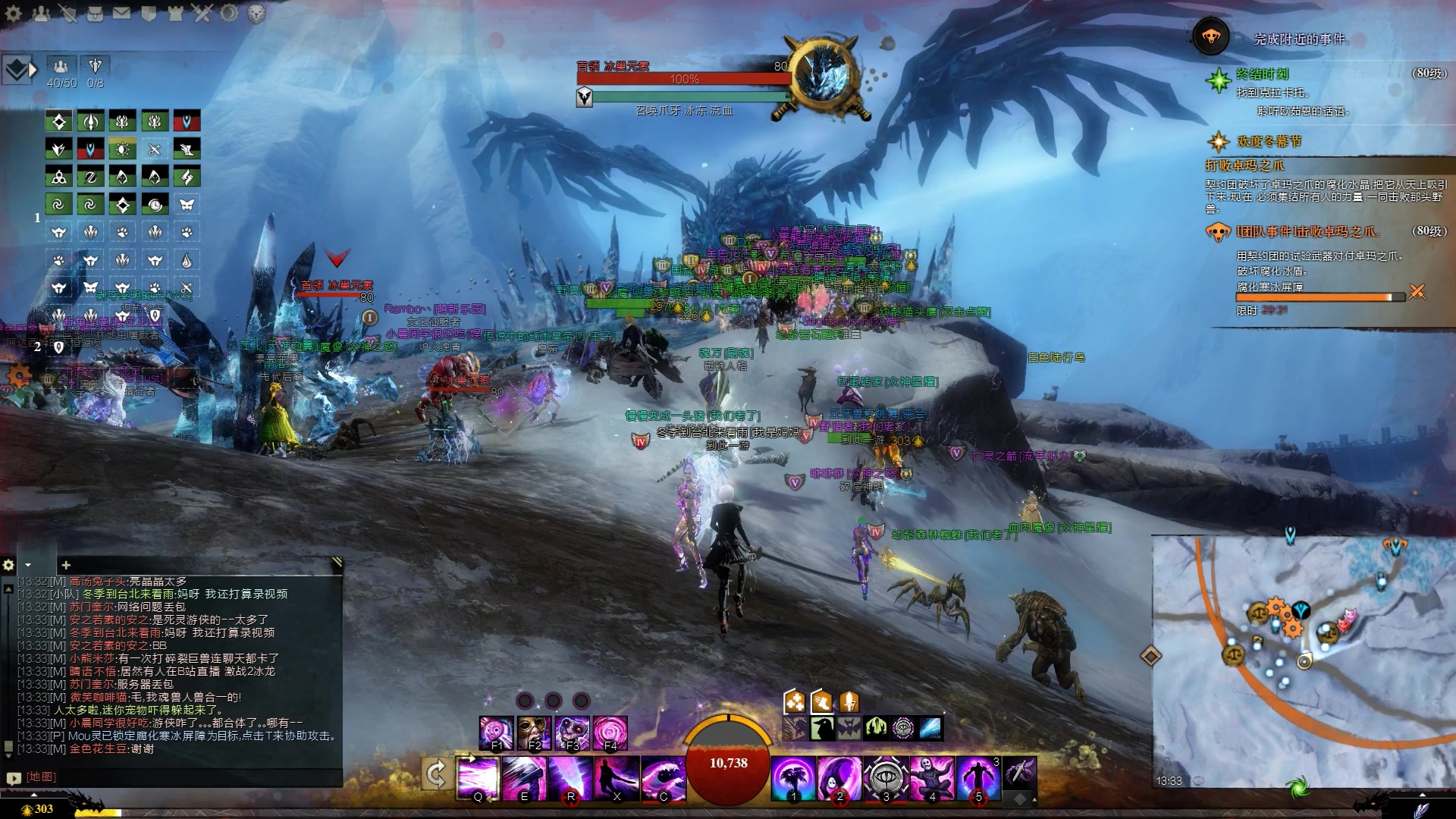Click the lion head trading post icon

pyautogui.click(x=256, y=13)
